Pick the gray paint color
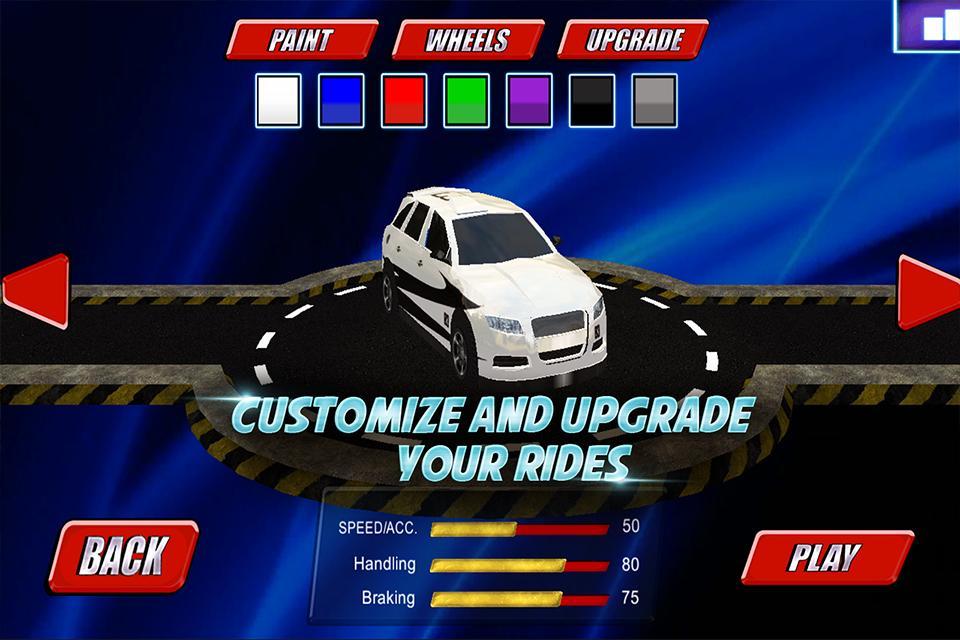960x640 pixels. [654, 100]
